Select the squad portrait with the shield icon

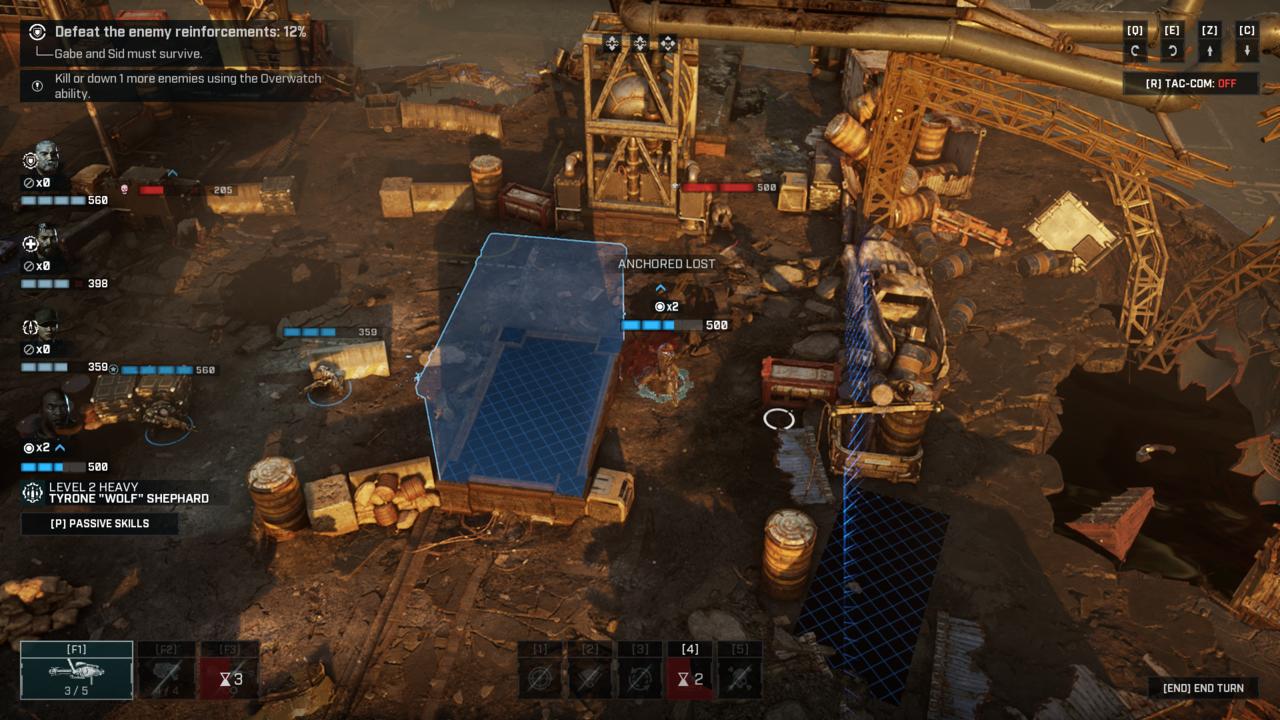(43, 158)
